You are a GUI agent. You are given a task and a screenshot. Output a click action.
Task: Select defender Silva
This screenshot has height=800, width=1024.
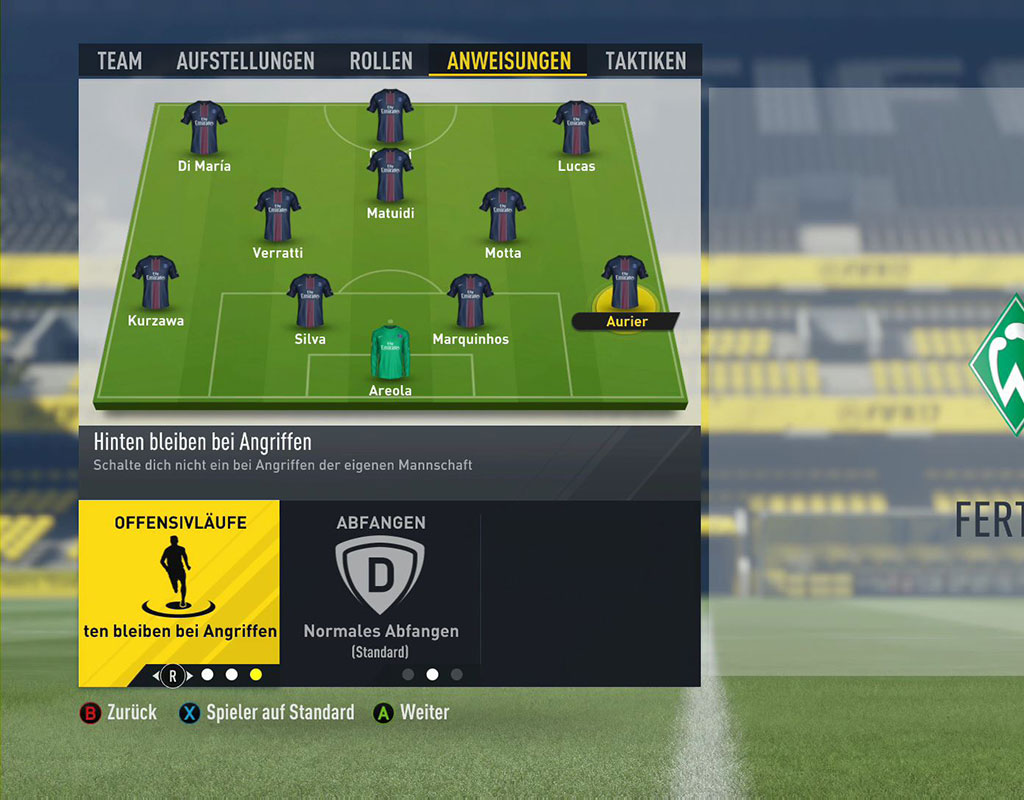[309, 301]
